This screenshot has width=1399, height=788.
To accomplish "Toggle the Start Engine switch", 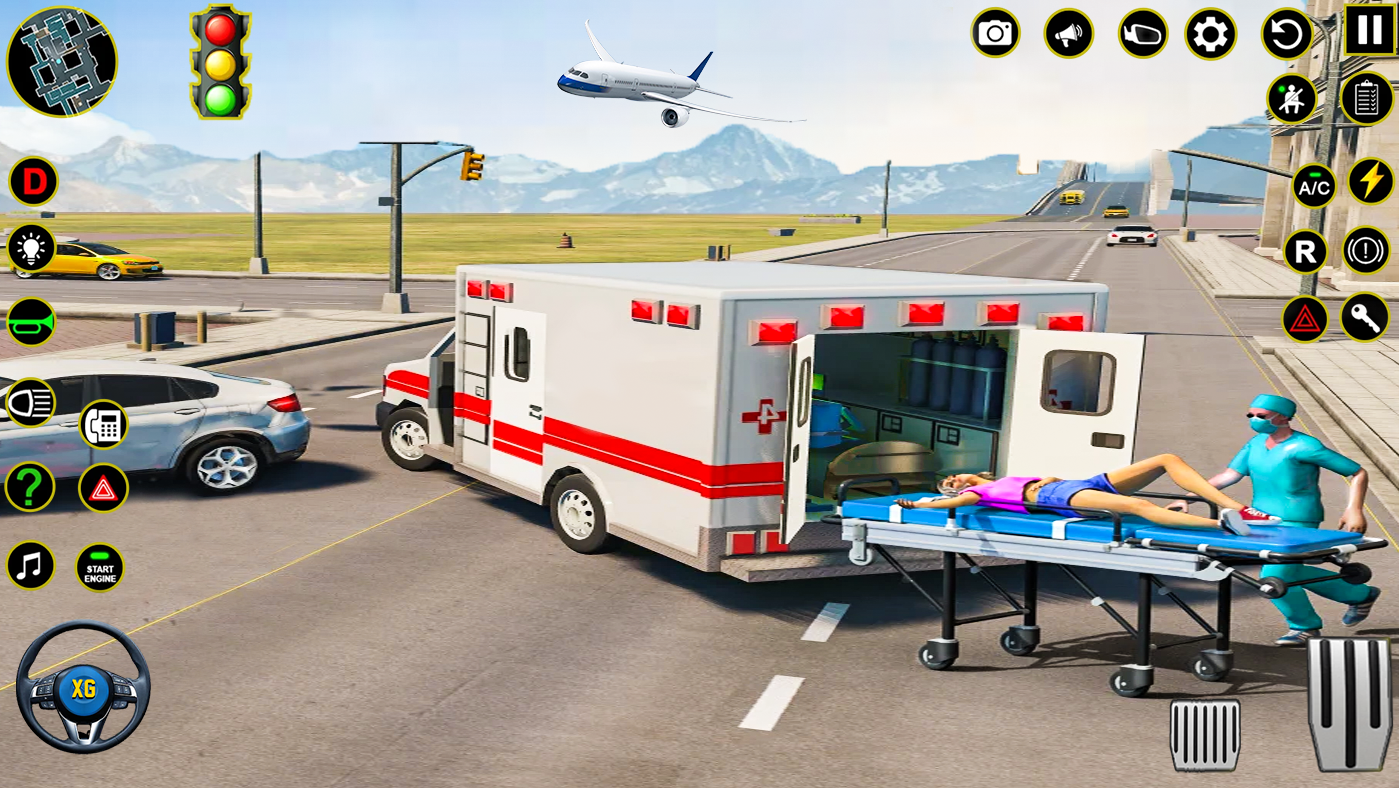I will point(99,566).
